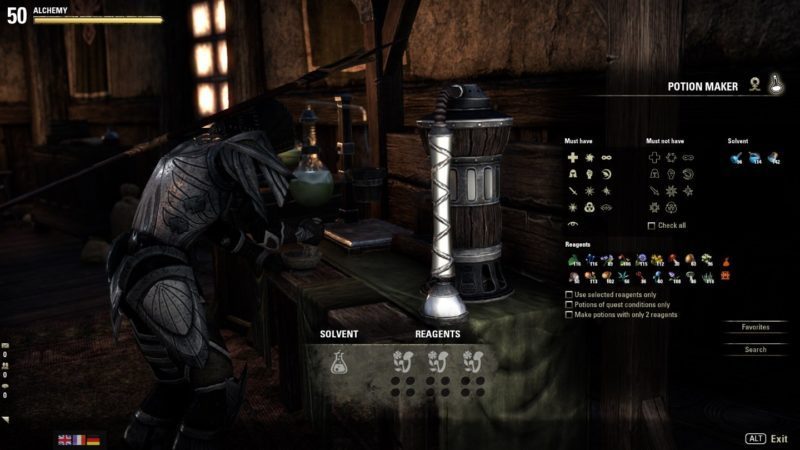Exclude the plus cross Must not have trait
The image size is (800, 450).
point(652,158)
